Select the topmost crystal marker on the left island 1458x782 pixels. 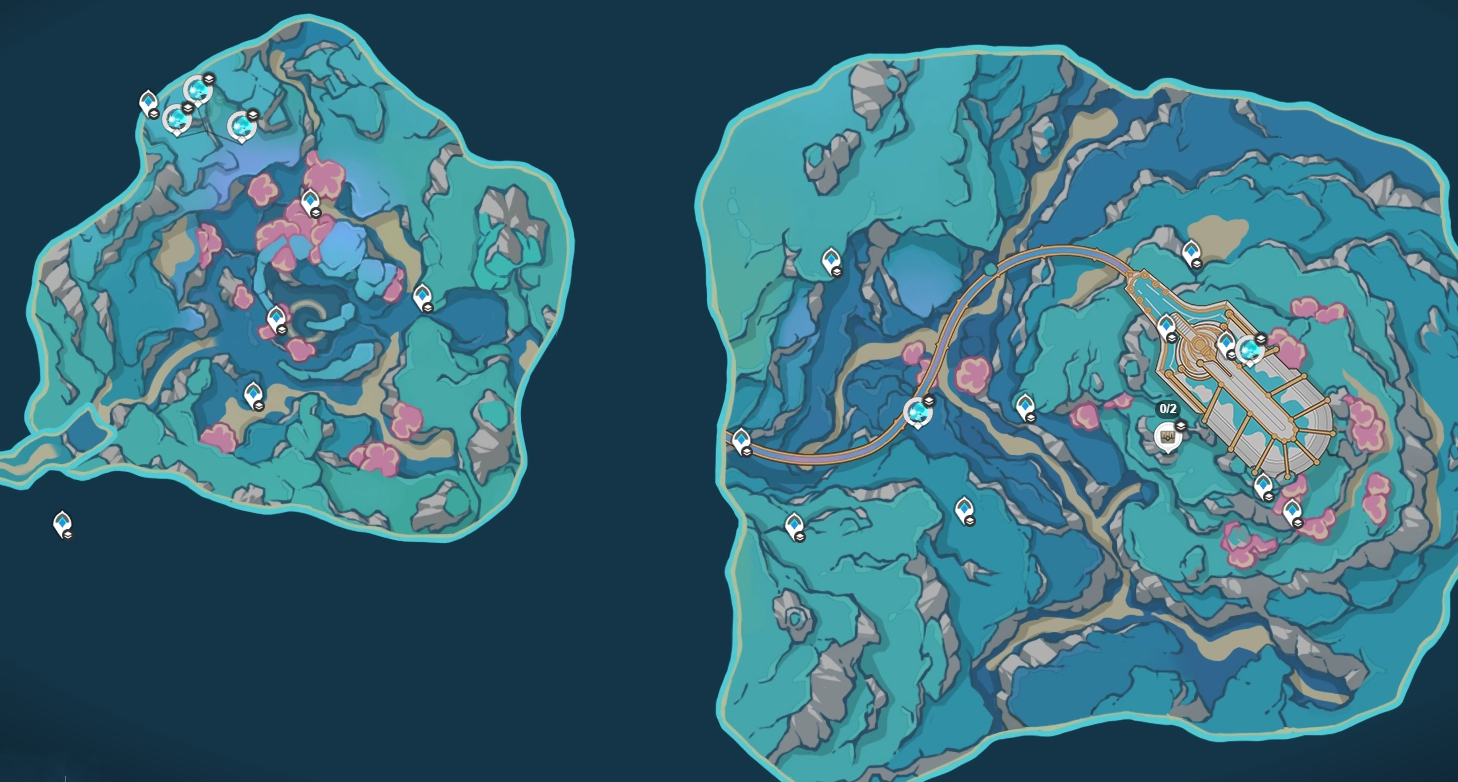coord(199,91)
